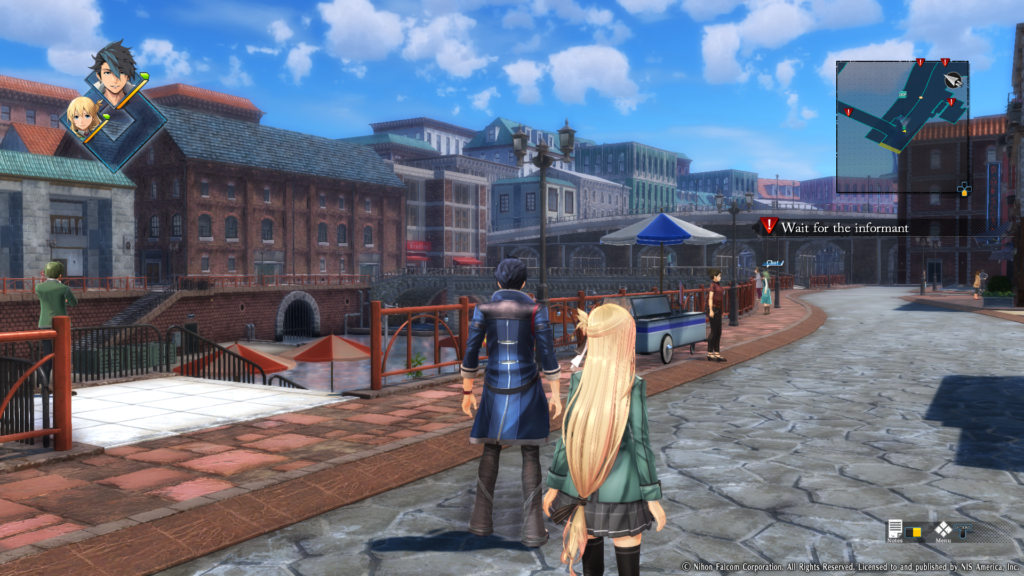Open the Menu diamond icon

click(942, 529)
